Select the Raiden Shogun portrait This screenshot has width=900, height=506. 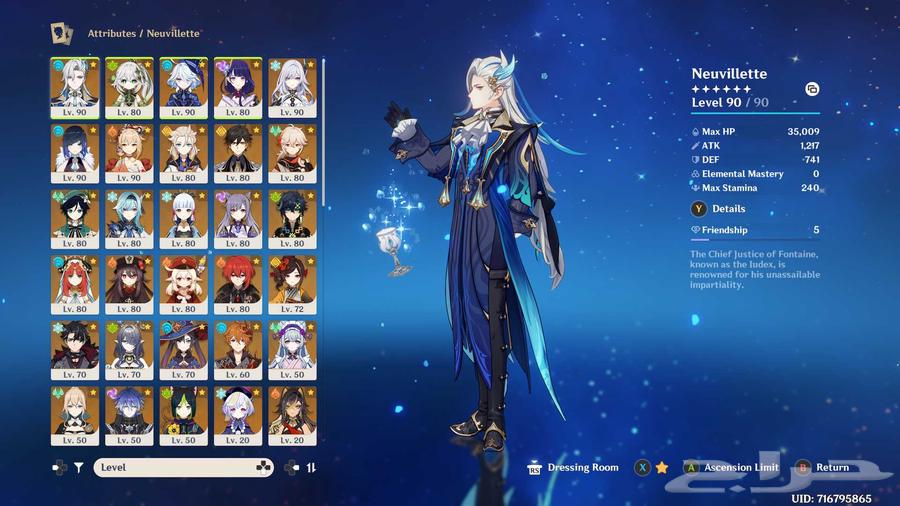(238, 87)
